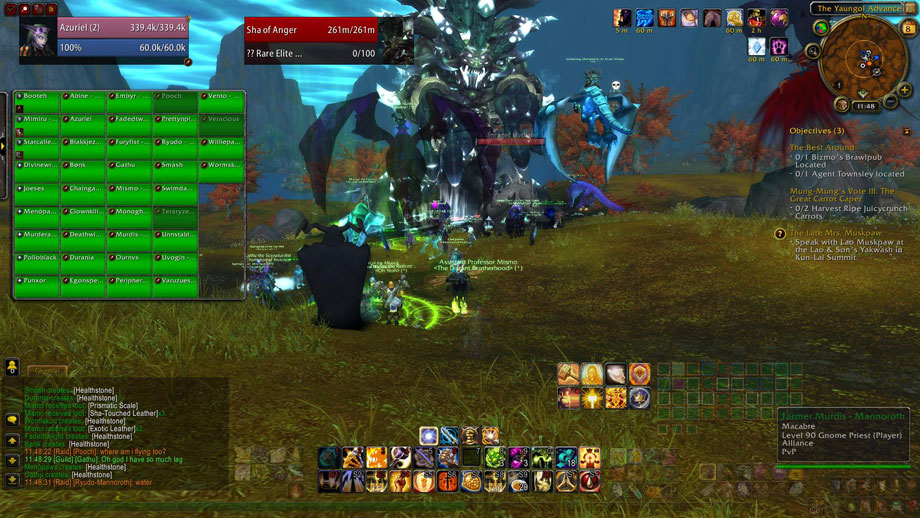Zoom in the minimap with plus button
The image size is (920, 518).
tap(906, 90)
